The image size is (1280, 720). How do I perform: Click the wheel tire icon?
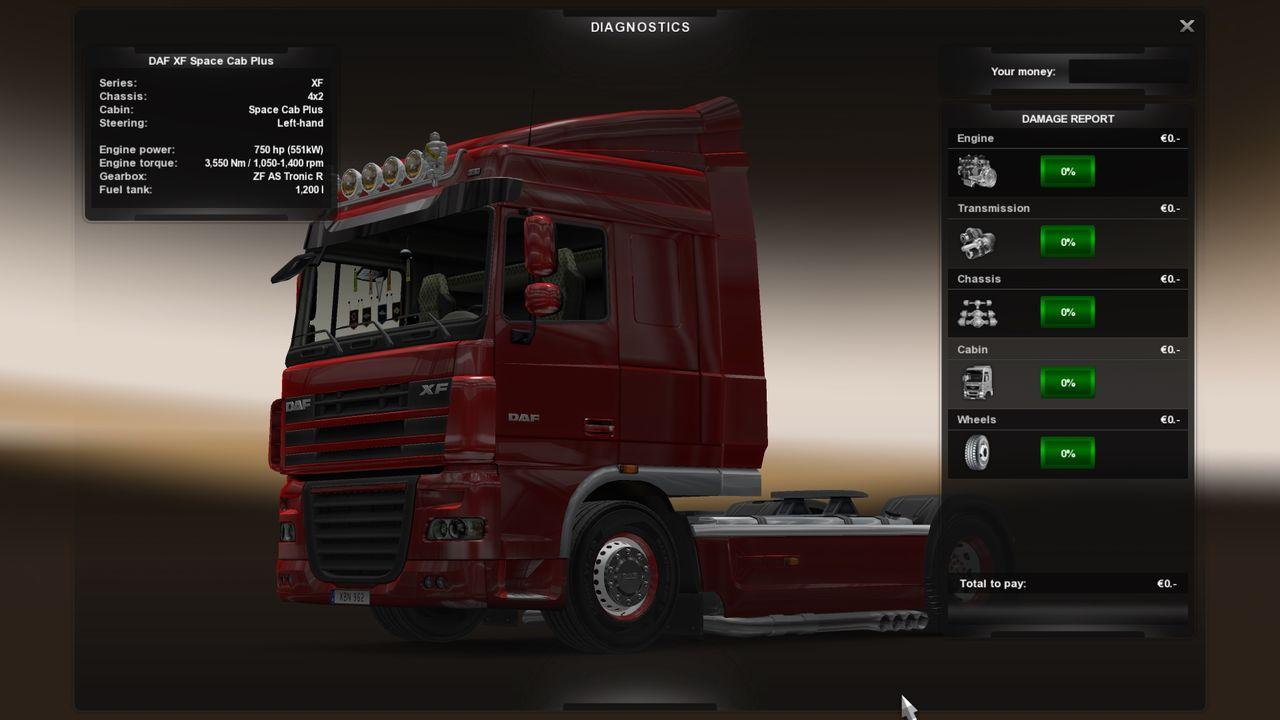coord(976,453)
